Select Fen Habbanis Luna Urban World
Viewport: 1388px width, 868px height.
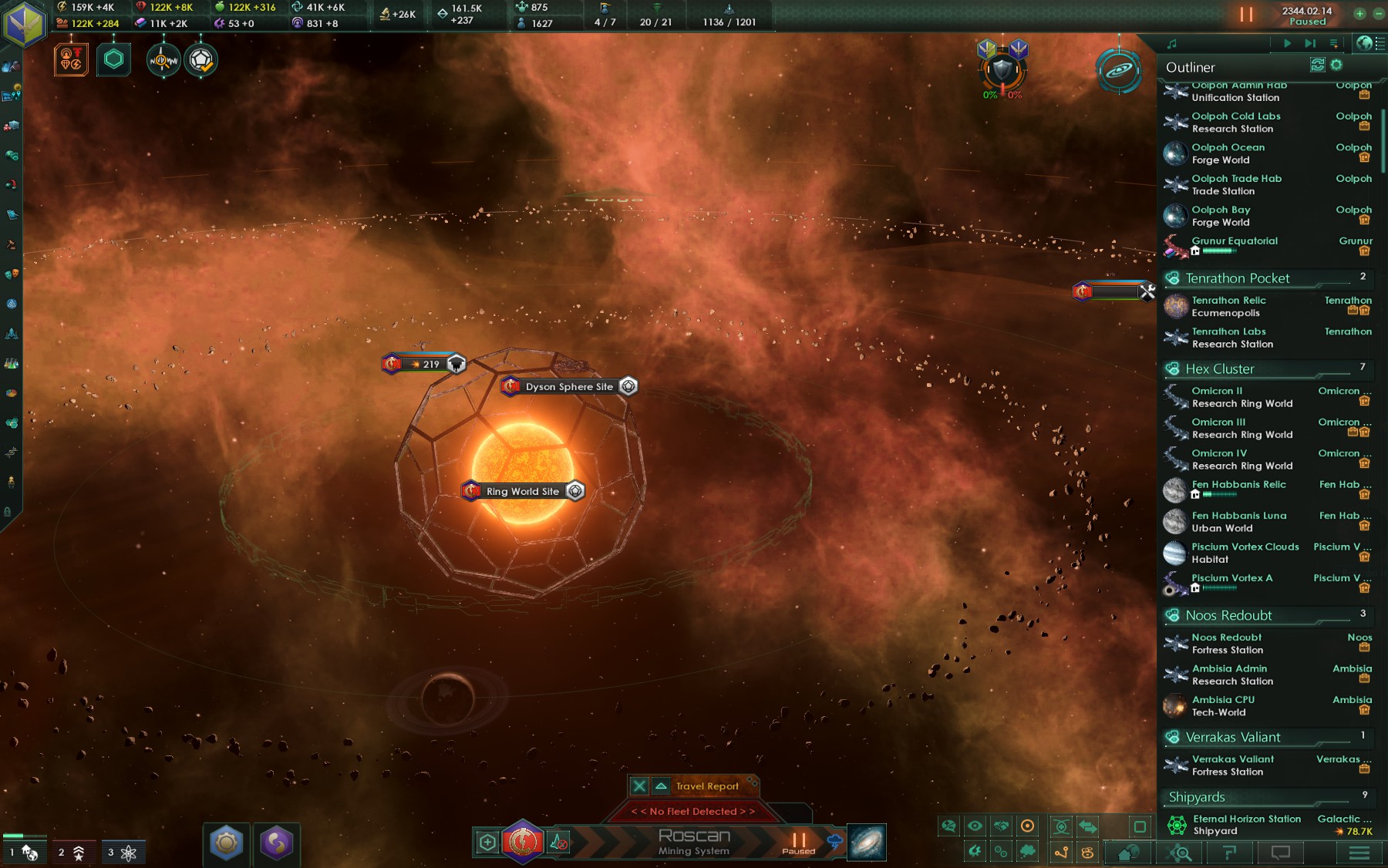(x=1238, y=521)
